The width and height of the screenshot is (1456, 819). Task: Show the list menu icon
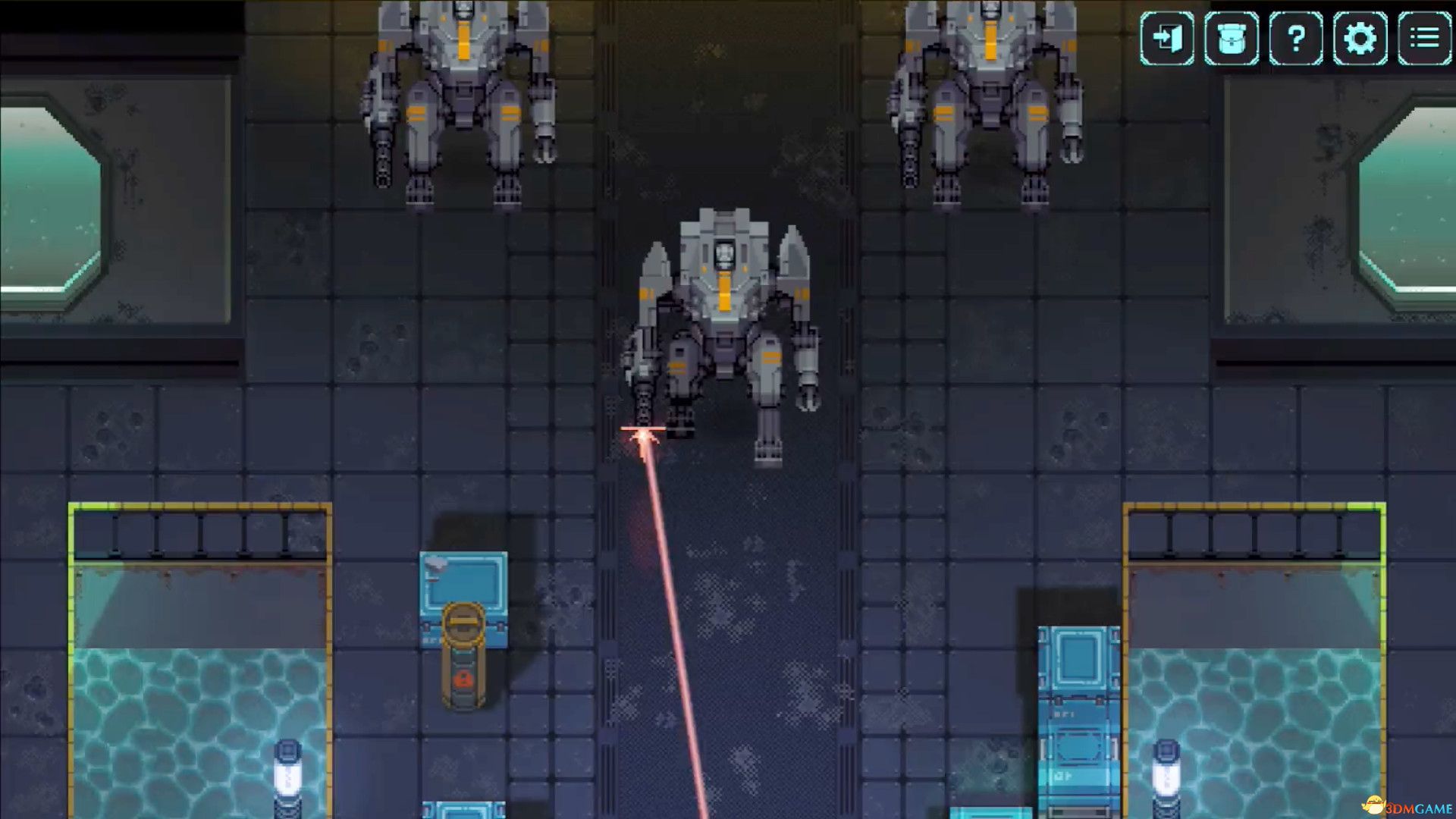pos(1424,38)
